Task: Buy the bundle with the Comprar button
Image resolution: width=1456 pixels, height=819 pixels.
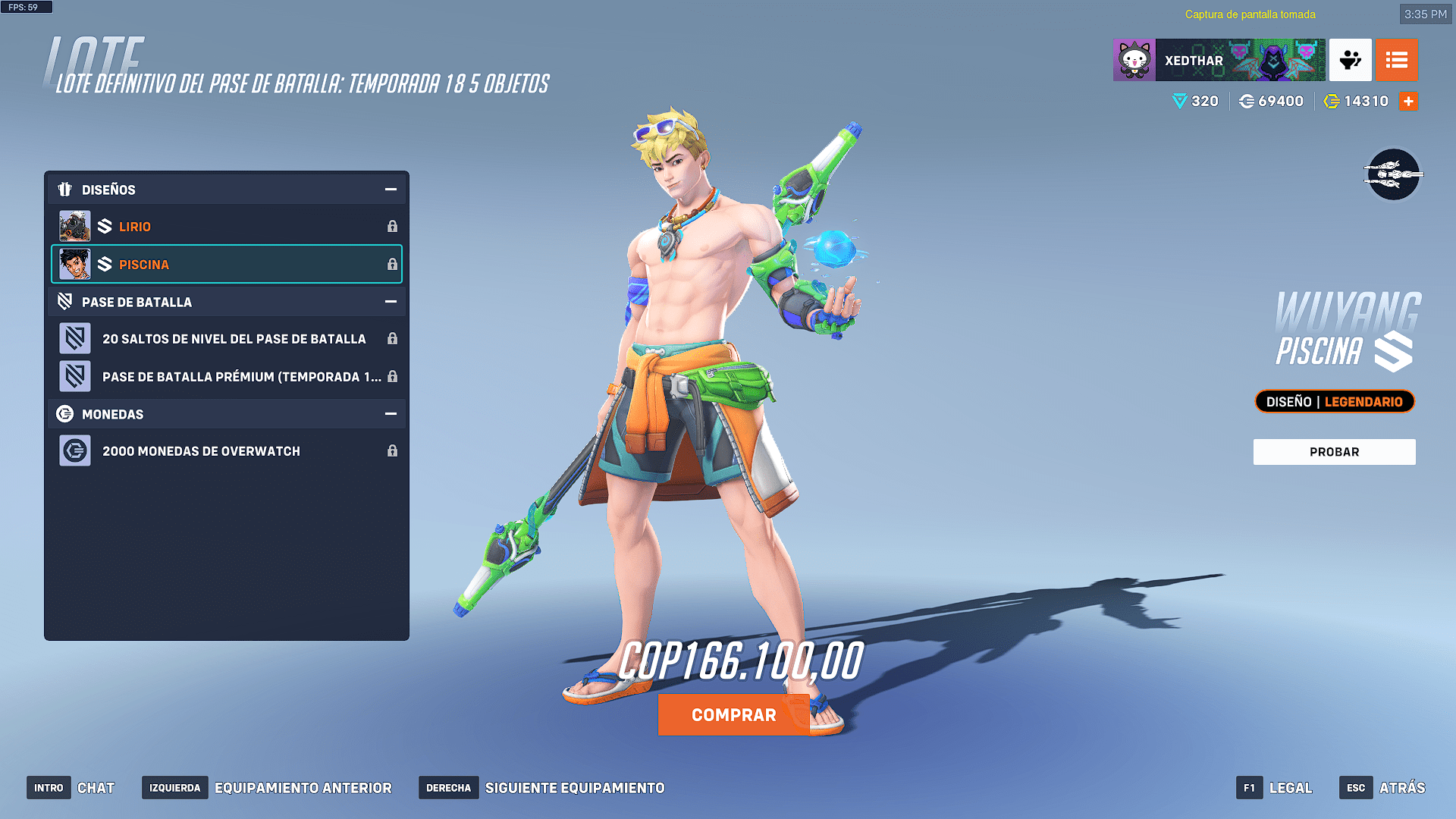Action: pos(733,715)
